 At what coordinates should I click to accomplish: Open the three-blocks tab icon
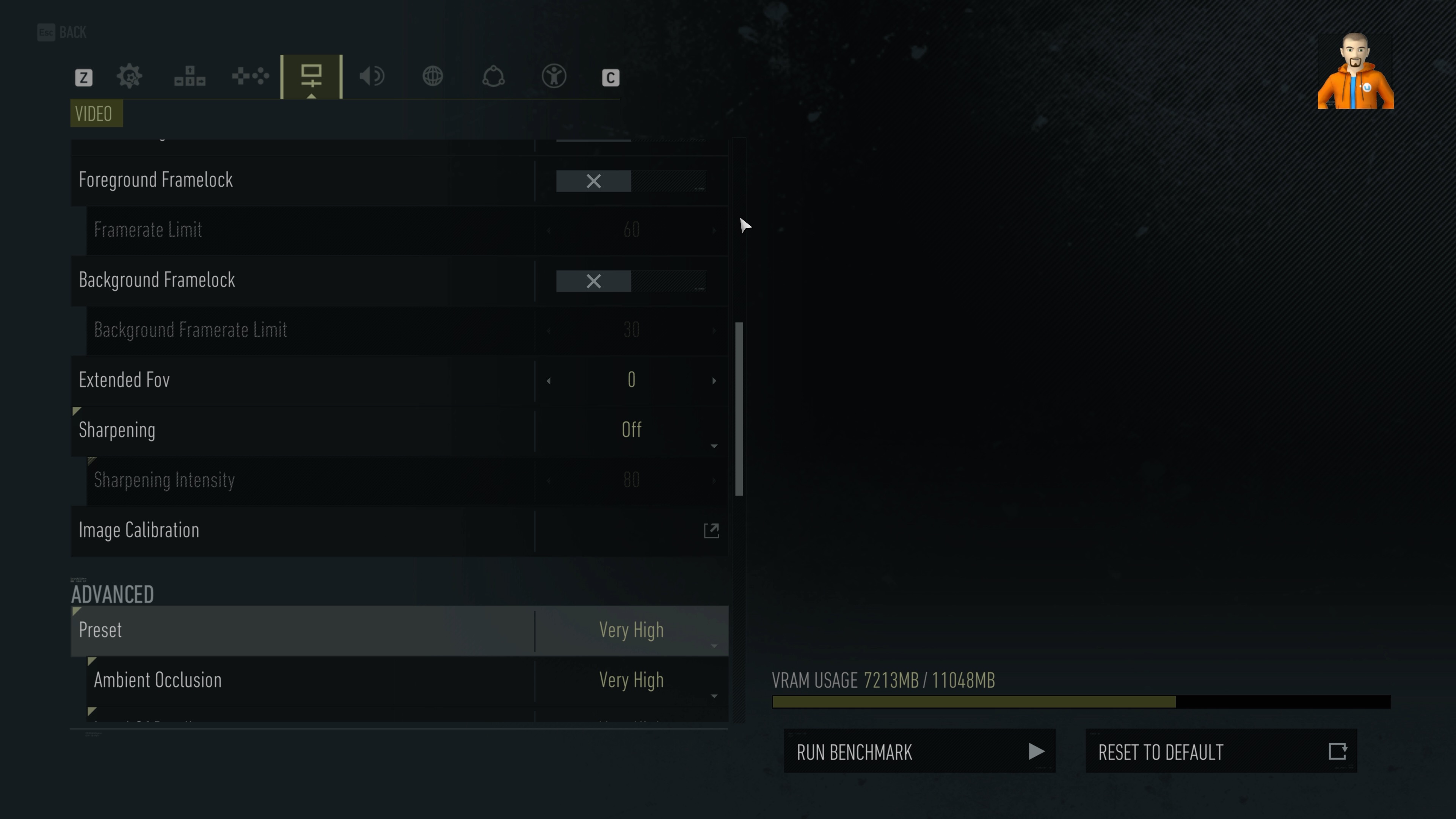190,76
